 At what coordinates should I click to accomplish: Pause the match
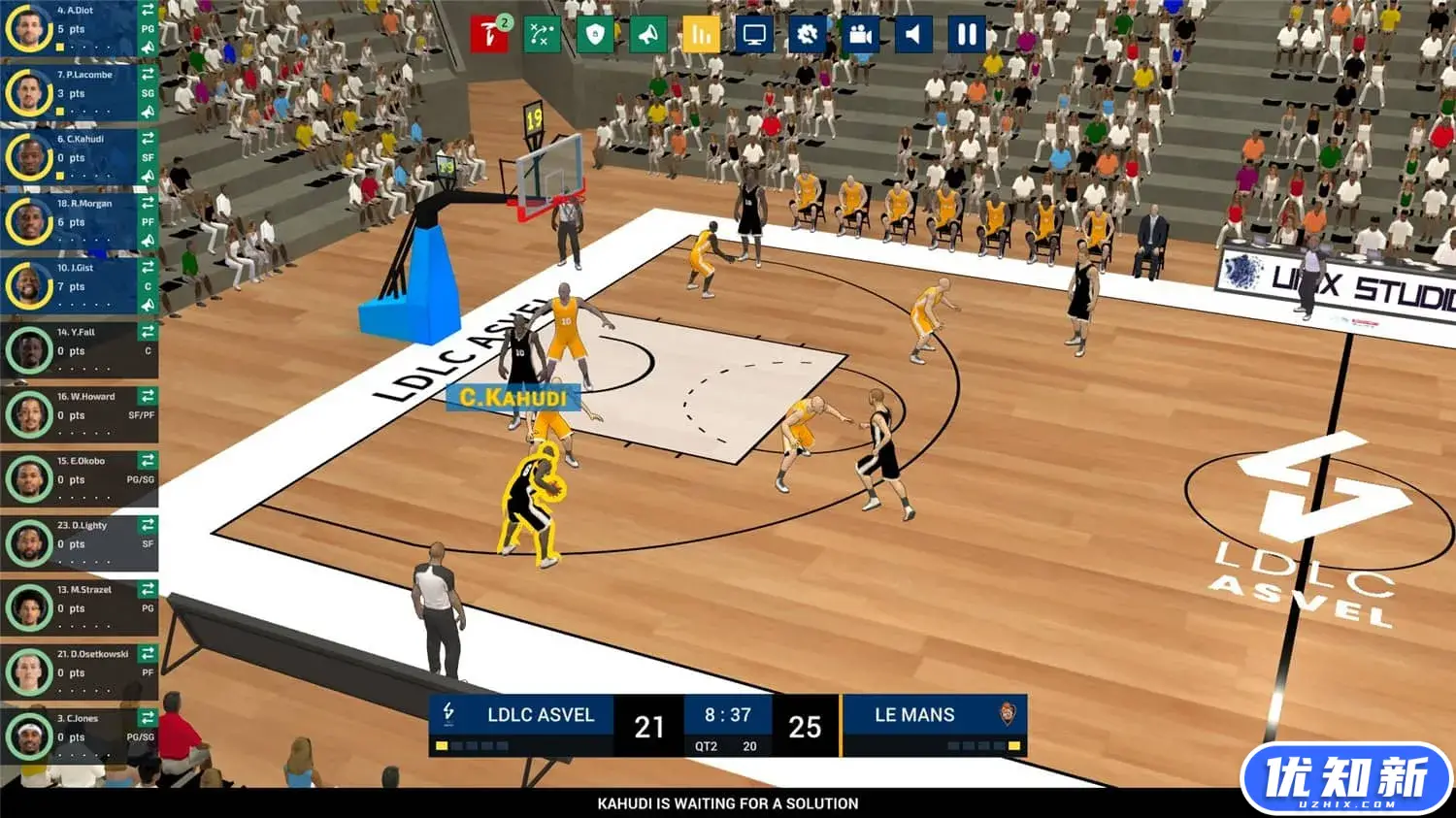coord(967,35)
